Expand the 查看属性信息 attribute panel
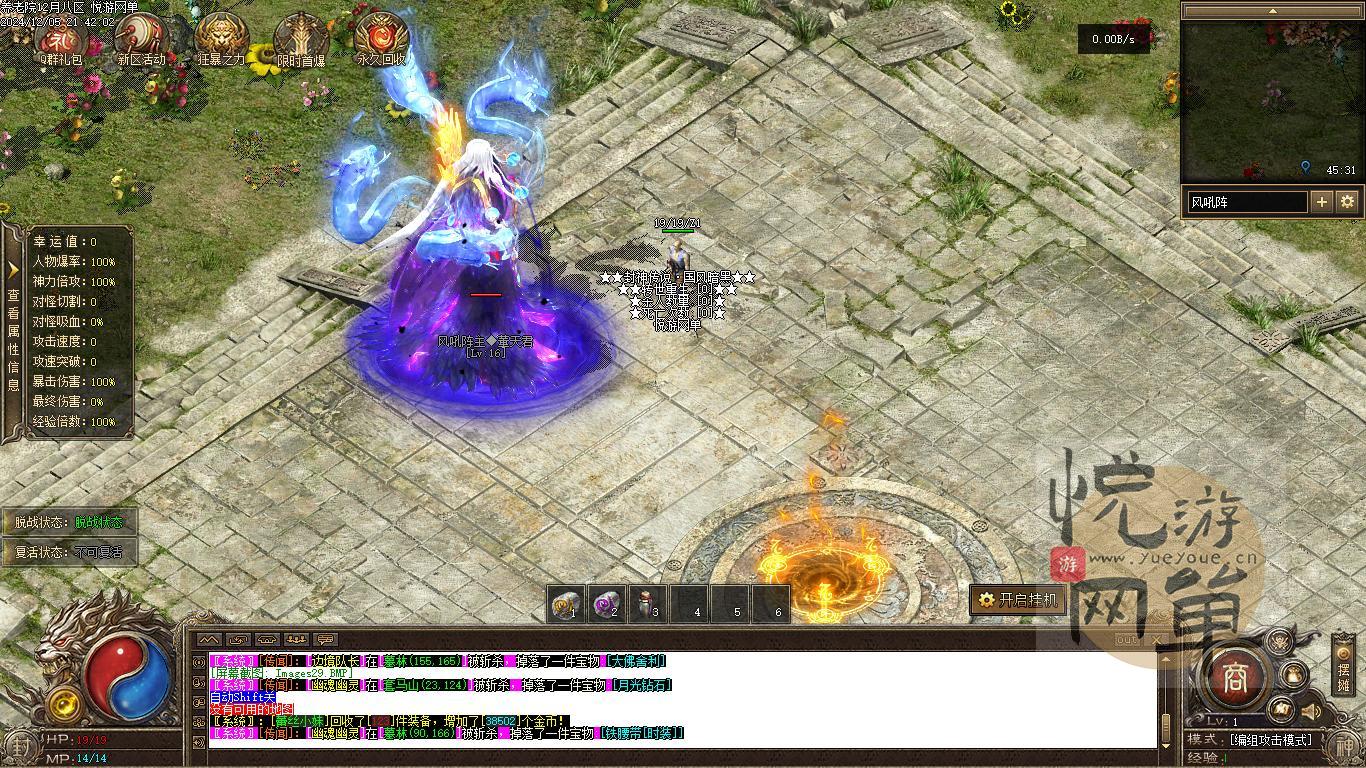Image resolution: width=1366 pixels, height=768 pixels. pyautogui.click(x=13, y=330)
